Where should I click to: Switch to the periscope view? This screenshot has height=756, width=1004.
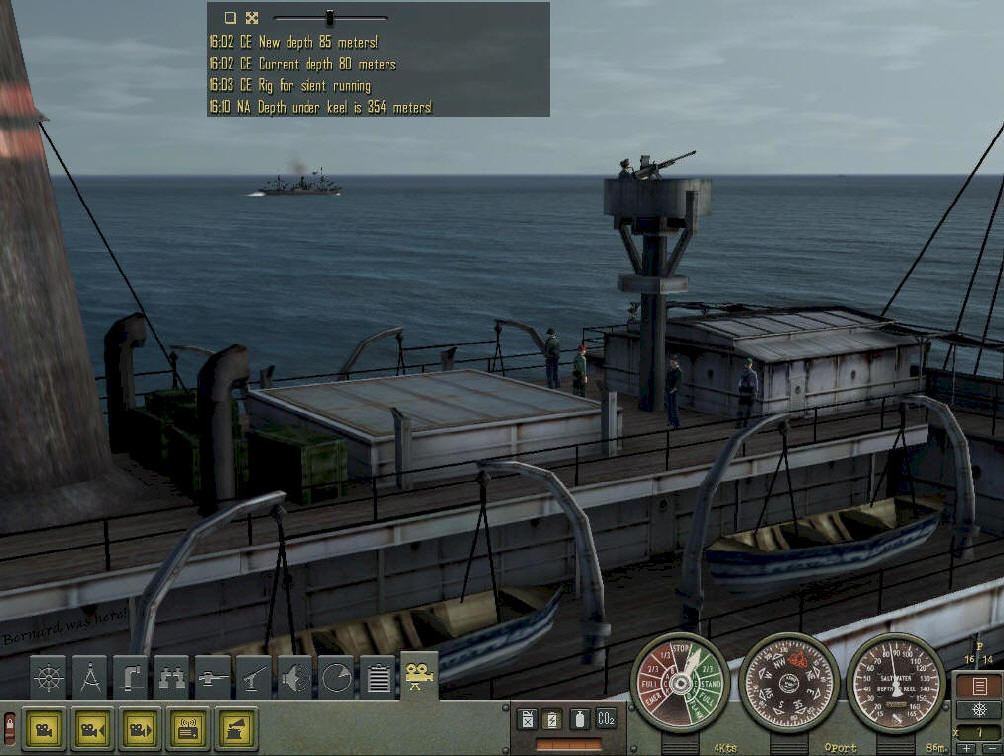[x=131, y=679]
